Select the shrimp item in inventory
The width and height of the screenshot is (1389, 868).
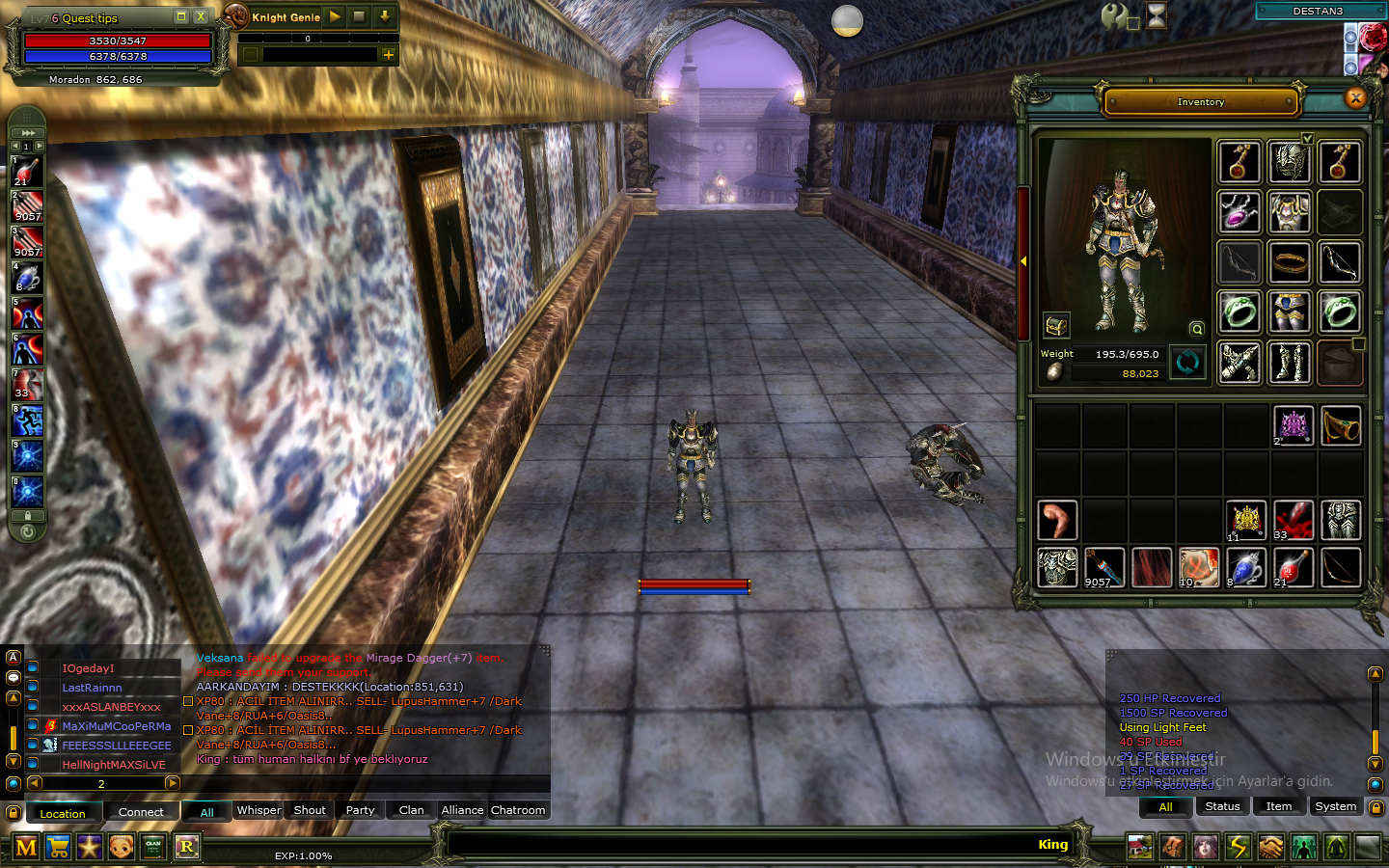coord(1057,520)
